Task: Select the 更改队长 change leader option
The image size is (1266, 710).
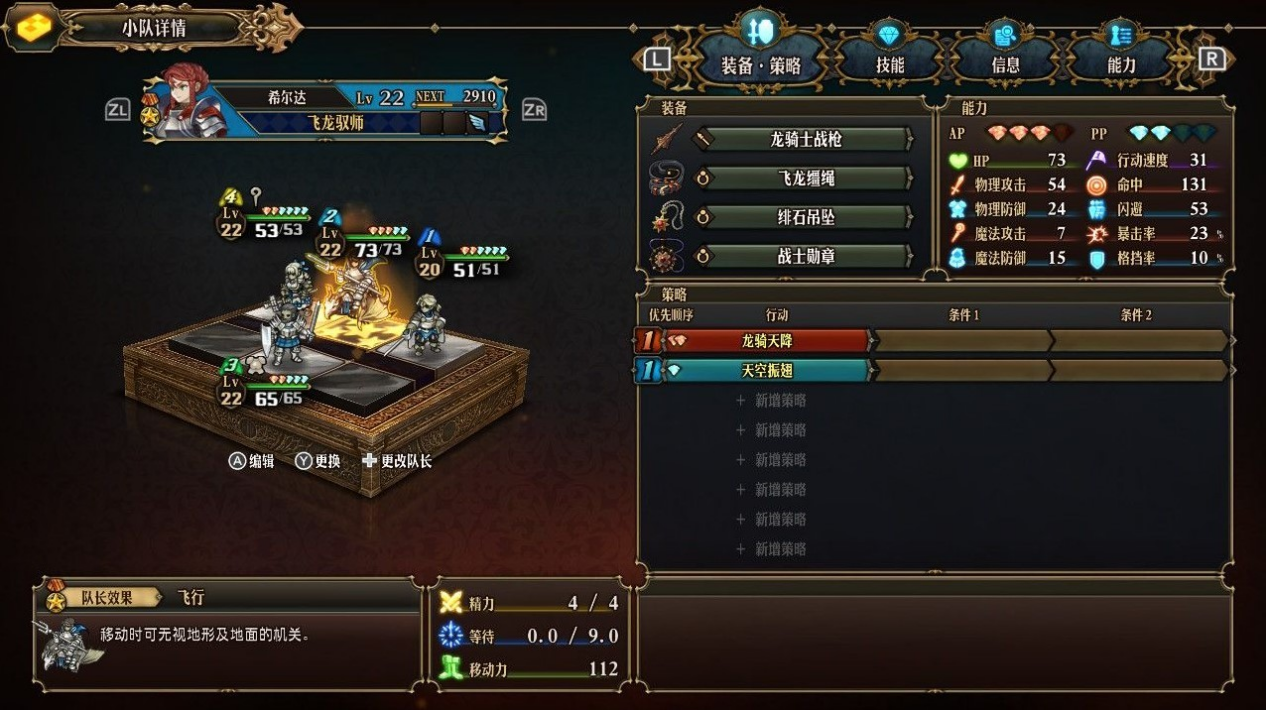Action: [397, 461]
